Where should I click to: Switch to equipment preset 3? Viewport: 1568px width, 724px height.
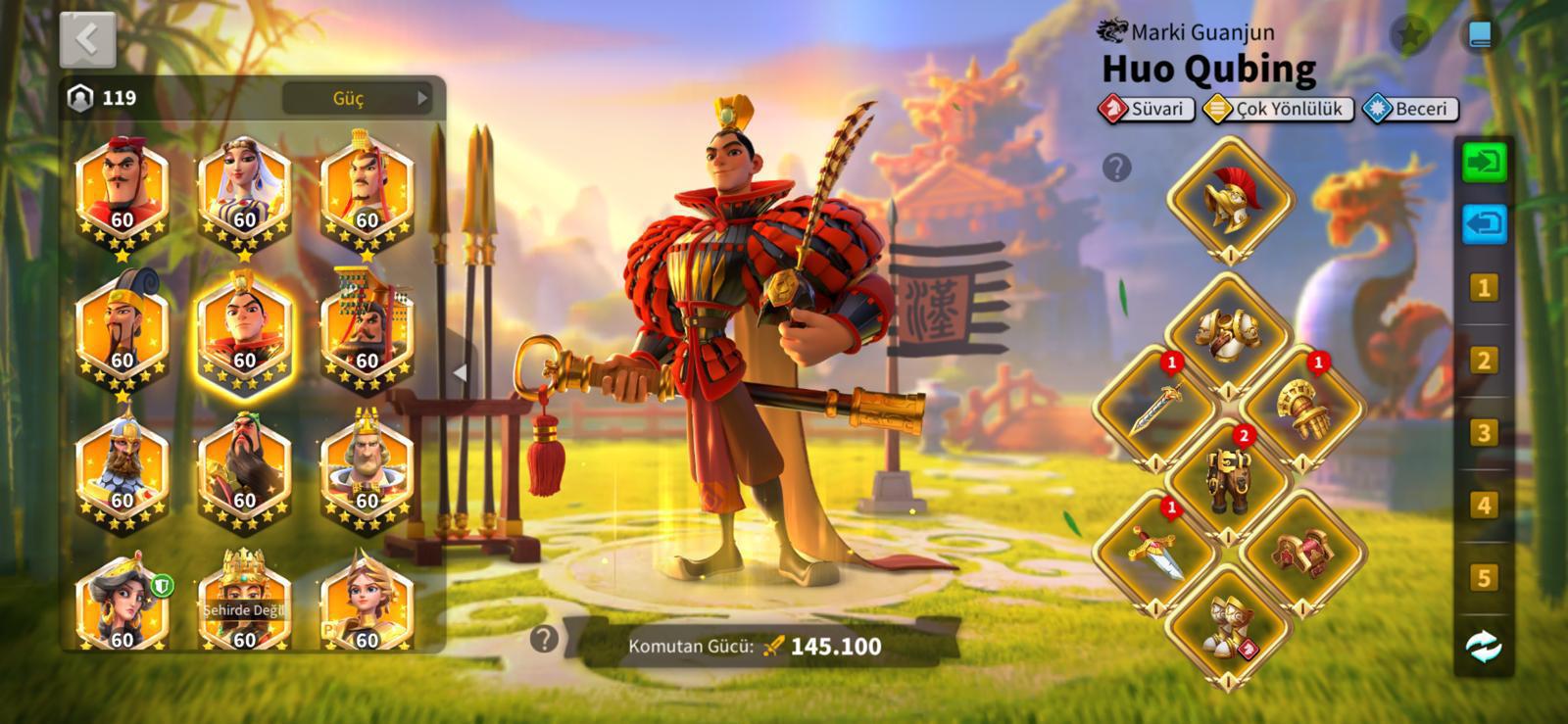click(x=1484, y=433)
